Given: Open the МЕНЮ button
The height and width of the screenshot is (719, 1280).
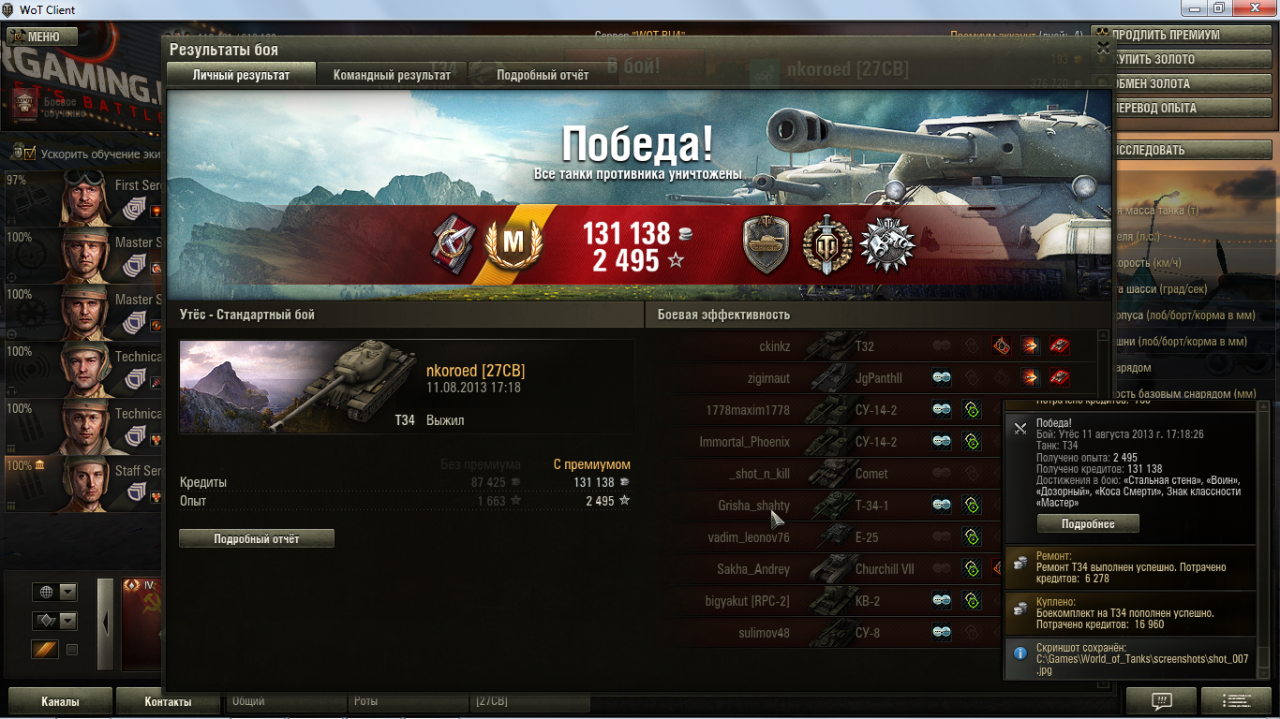Looking at the screenshot, I should point(42,37).
